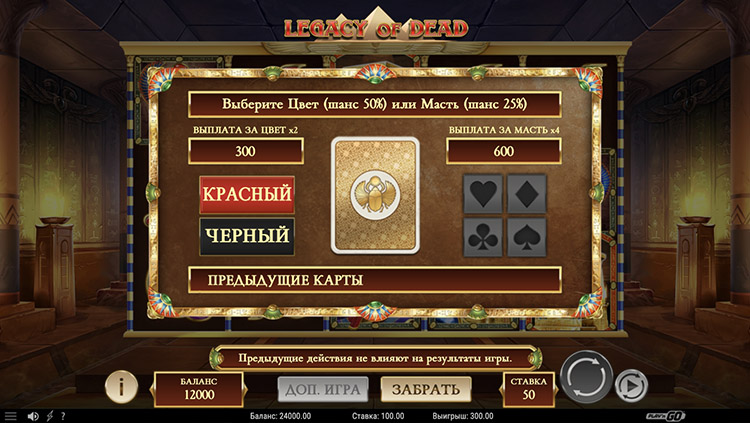Toggle the lightning fast-play icon
Screen dimensions: 750x423
click(x=49, y=416)
